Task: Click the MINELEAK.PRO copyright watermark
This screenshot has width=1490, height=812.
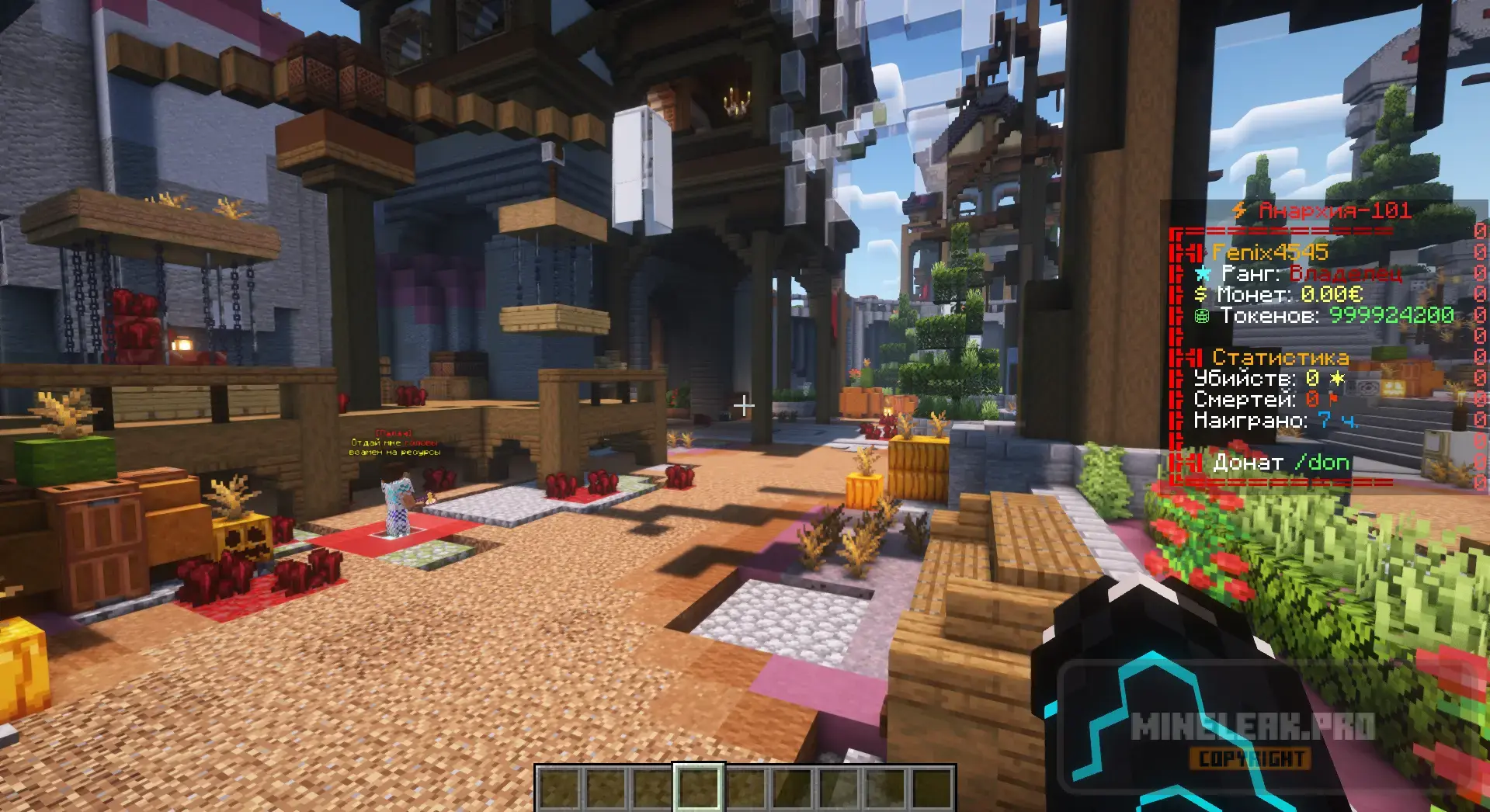Action: tap(1252, 739)
